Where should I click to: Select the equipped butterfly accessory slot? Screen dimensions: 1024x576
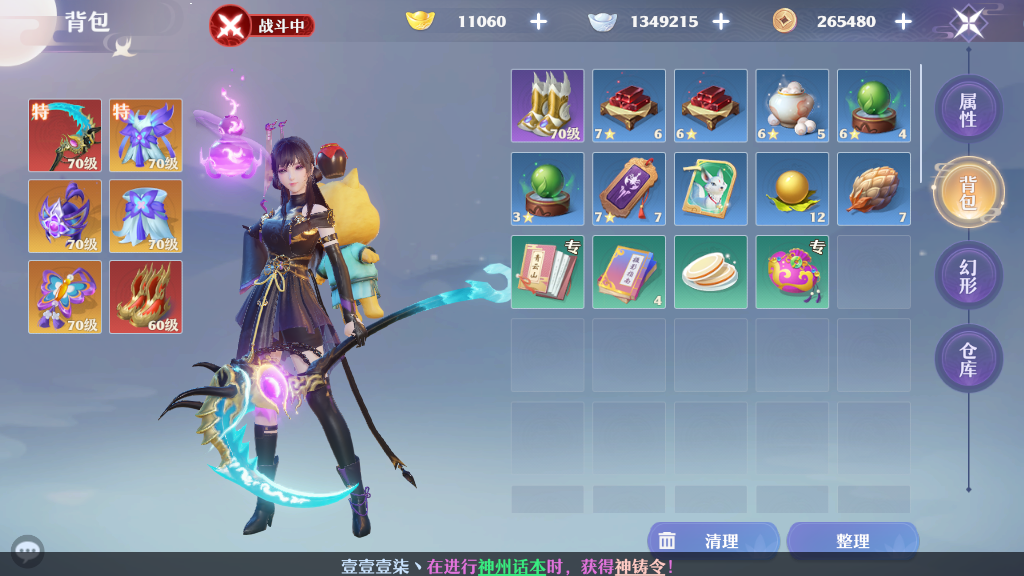click(x=65, y=297)
